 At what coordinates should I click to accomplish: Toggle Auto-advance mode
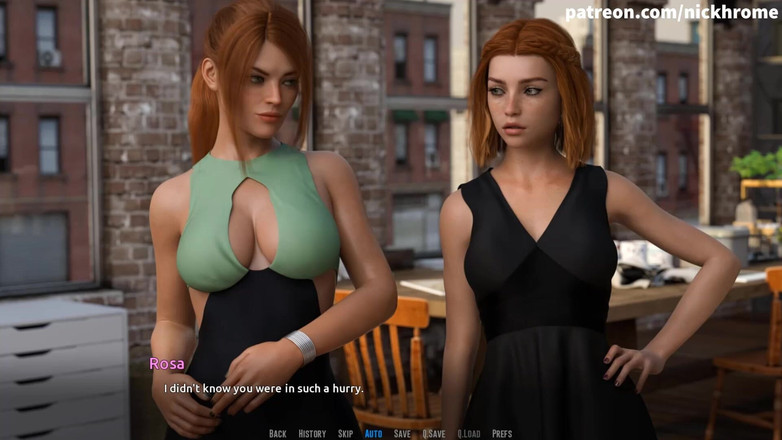(x=373, y=434)
